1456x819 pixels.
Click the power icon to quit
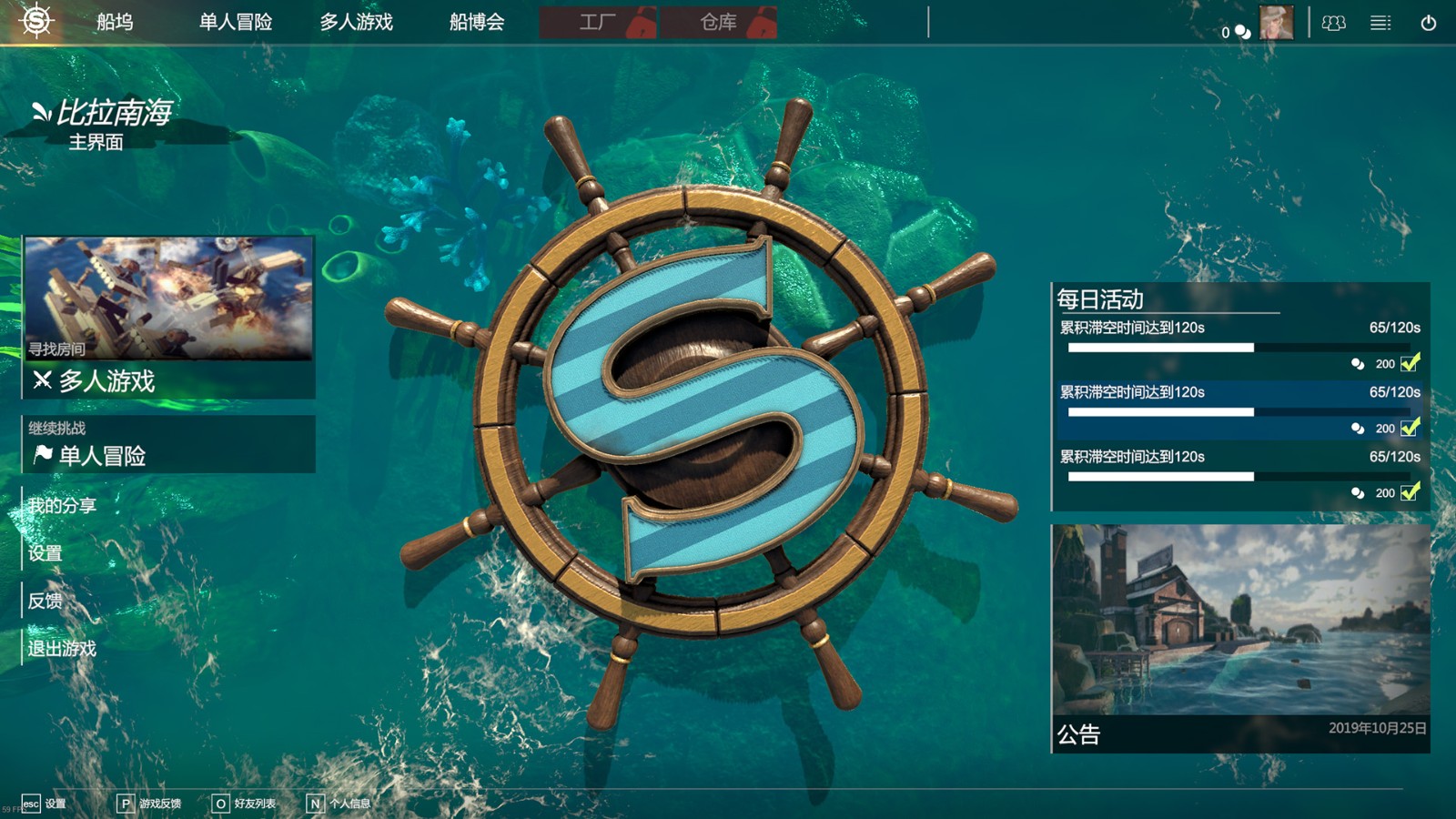pyautogui.click(x=1429, y=22)
